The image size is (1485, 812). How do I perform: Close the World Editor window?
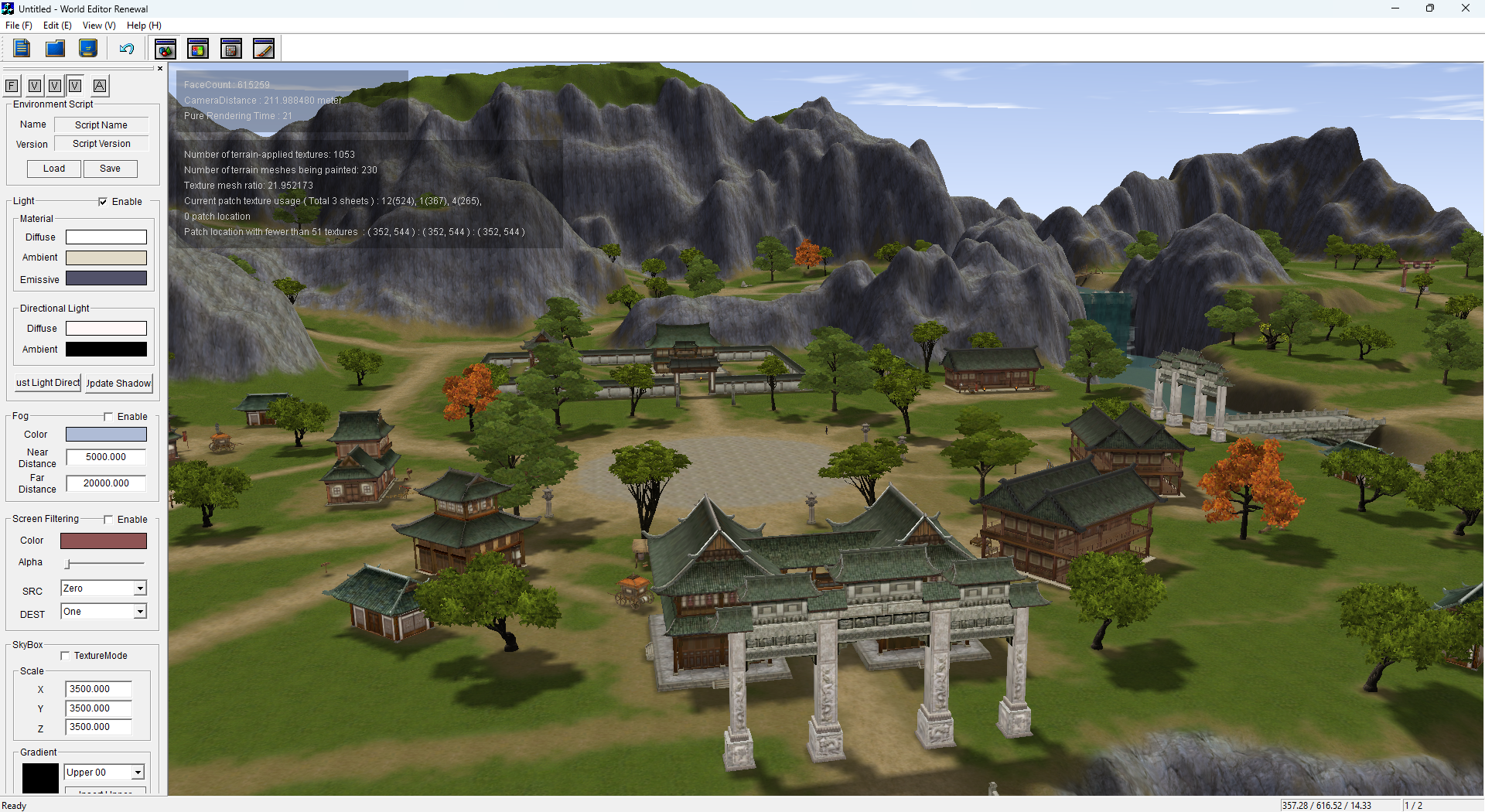tap(1465, 9)
